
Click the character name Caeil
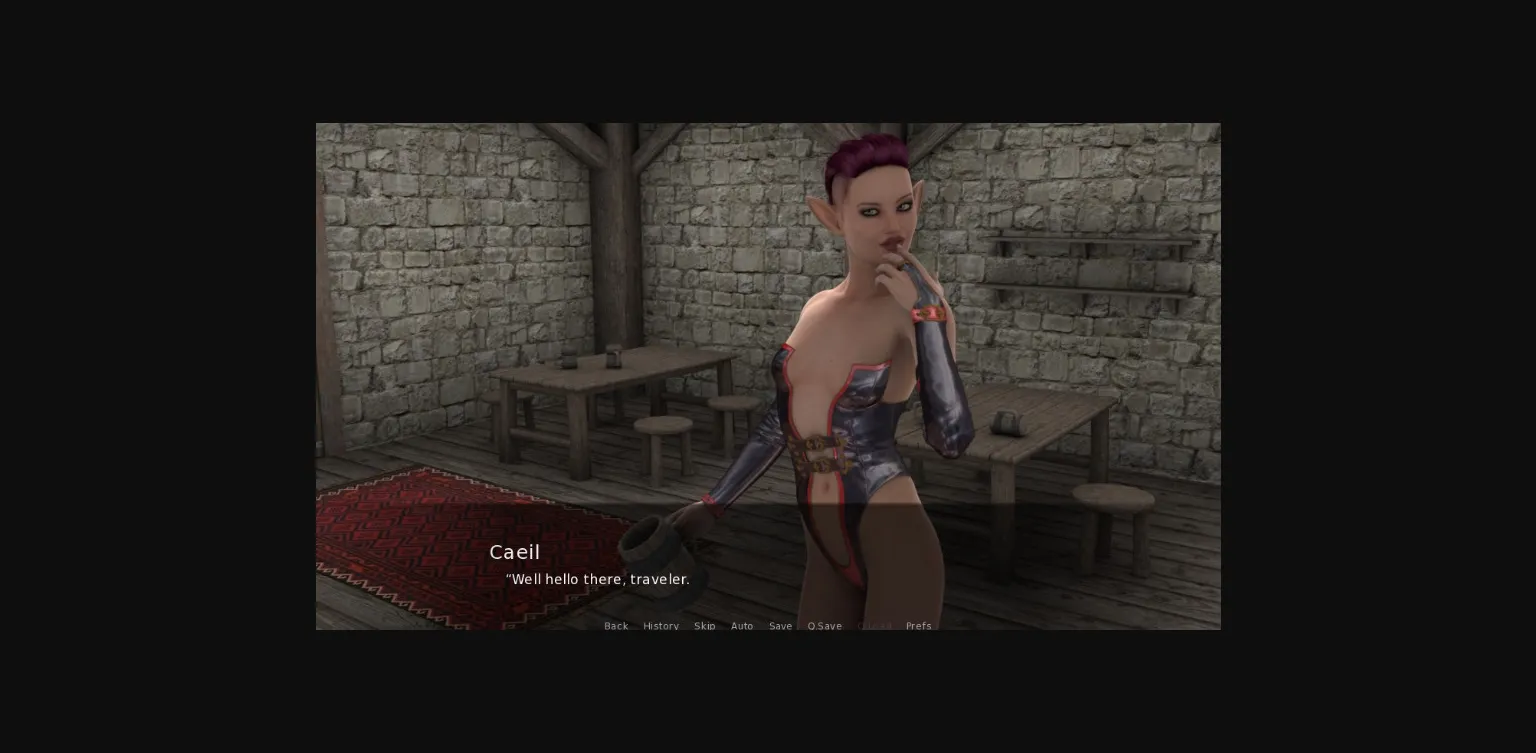514,552
